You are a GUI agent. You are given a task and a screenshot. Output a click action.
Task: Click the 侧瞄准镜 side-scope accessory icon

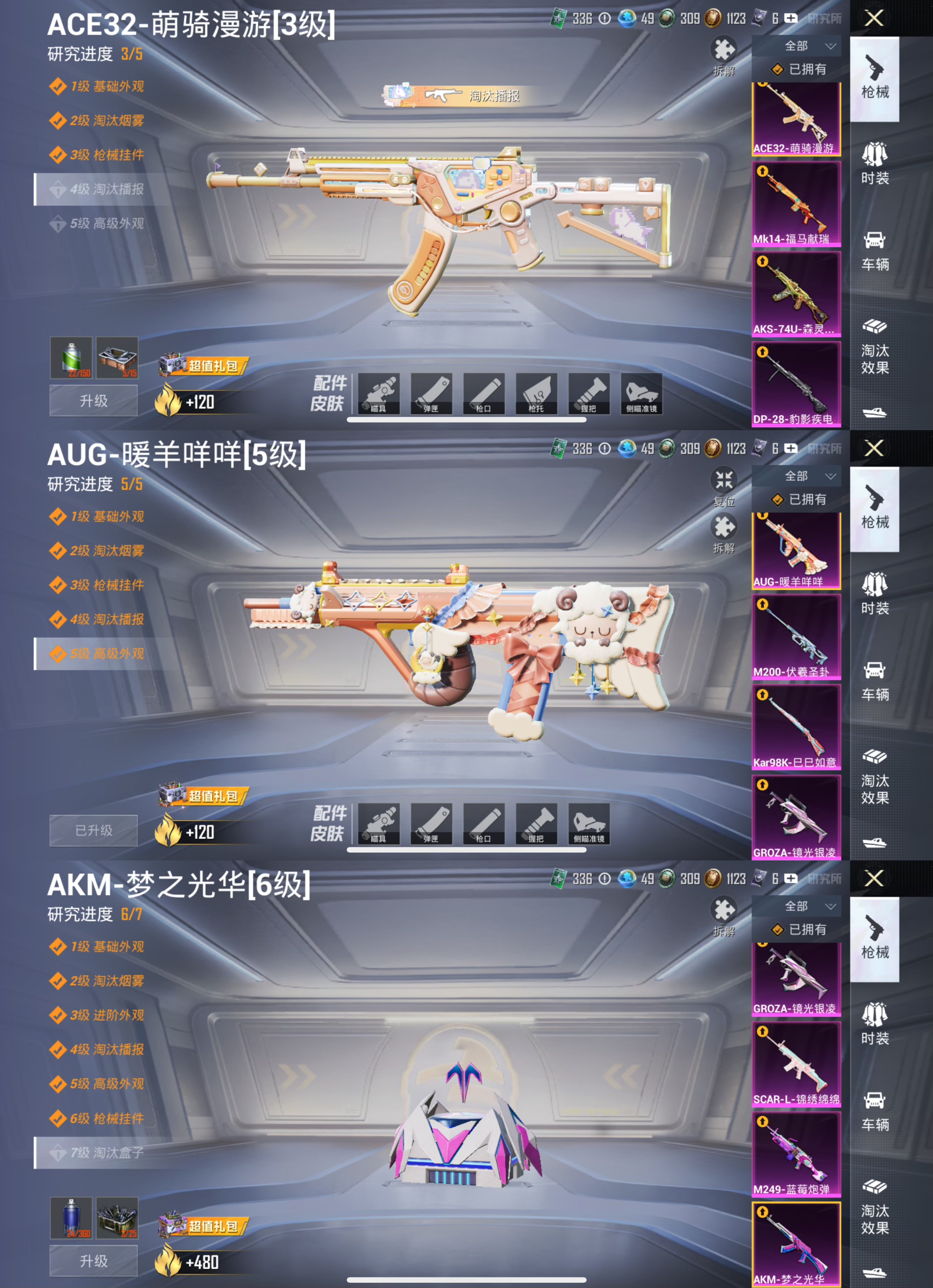point(643,395)
